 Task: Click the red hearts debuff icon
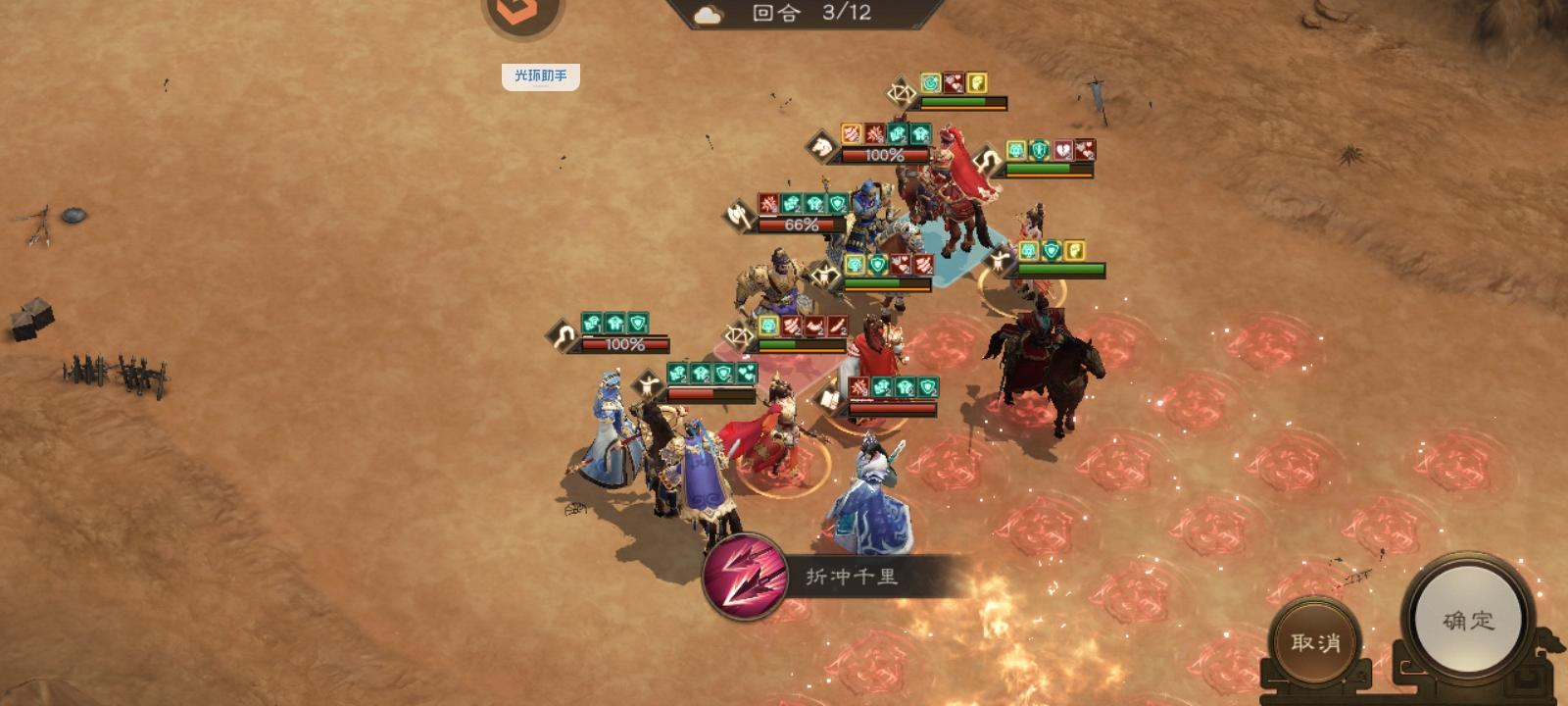coord(954,82)
